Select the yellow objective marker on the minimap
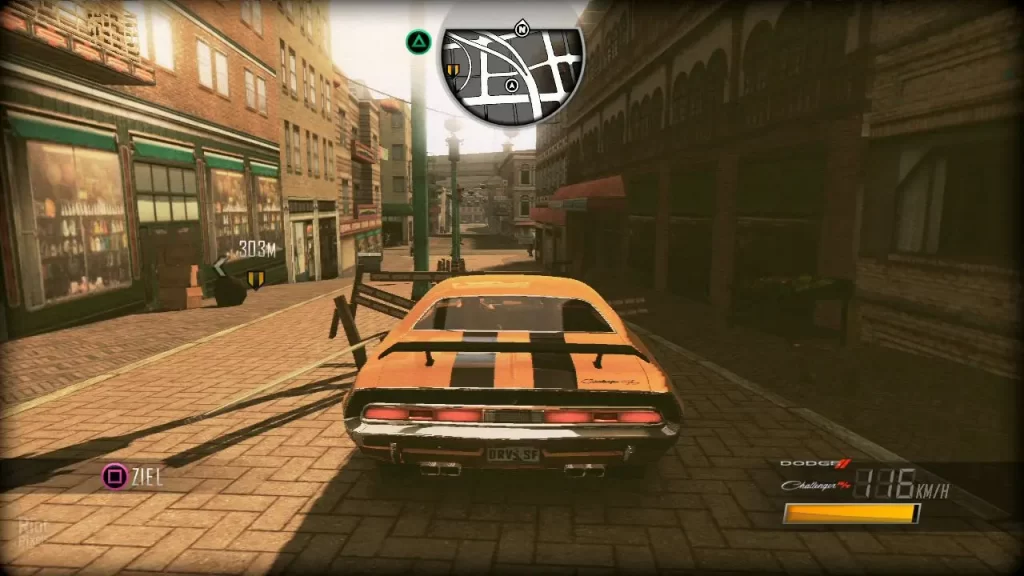This screenshot has width=1024, height=576. point(453,70)
